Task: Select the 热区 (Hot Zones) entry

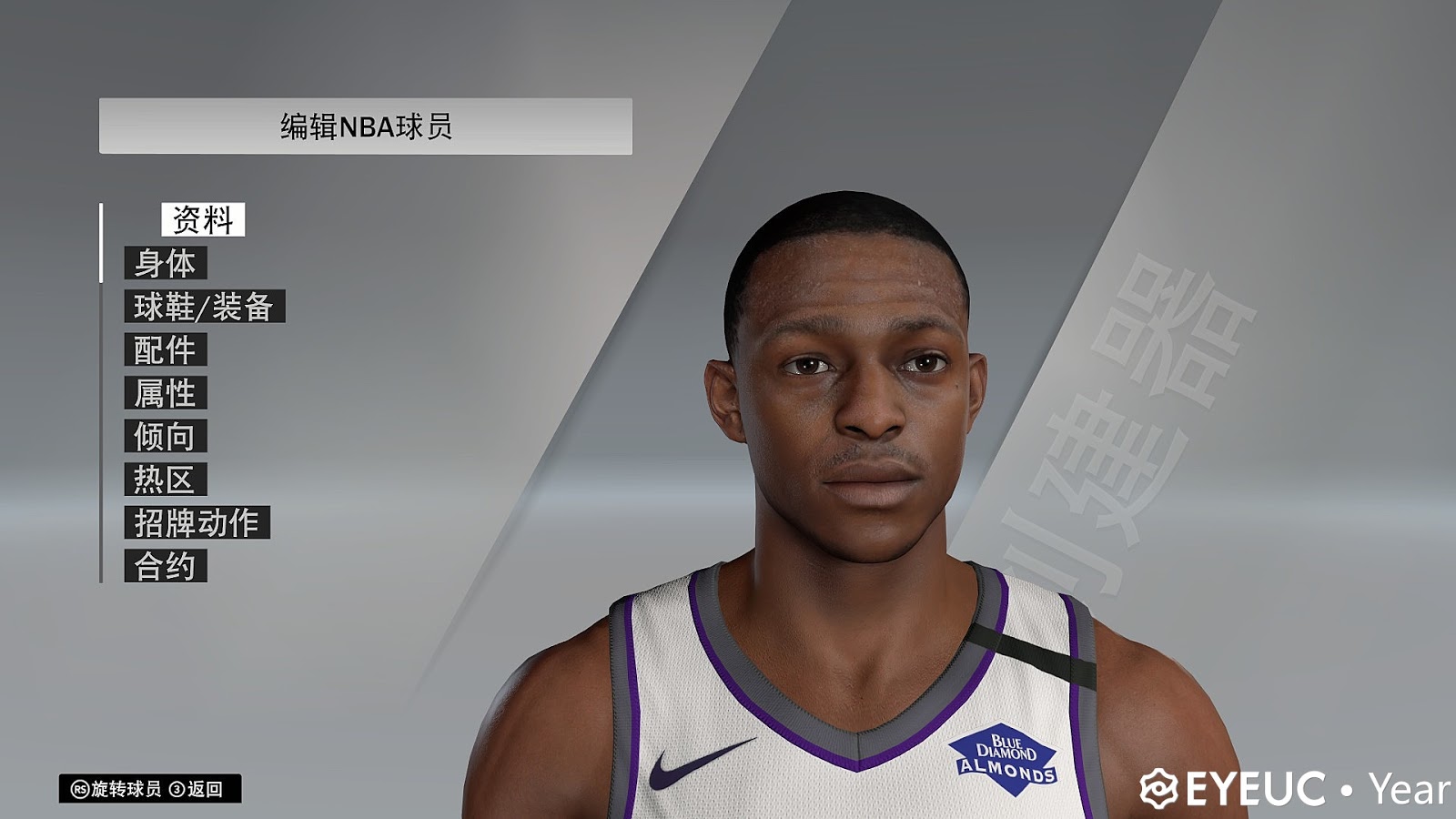Action: click(x=165, y=479)
